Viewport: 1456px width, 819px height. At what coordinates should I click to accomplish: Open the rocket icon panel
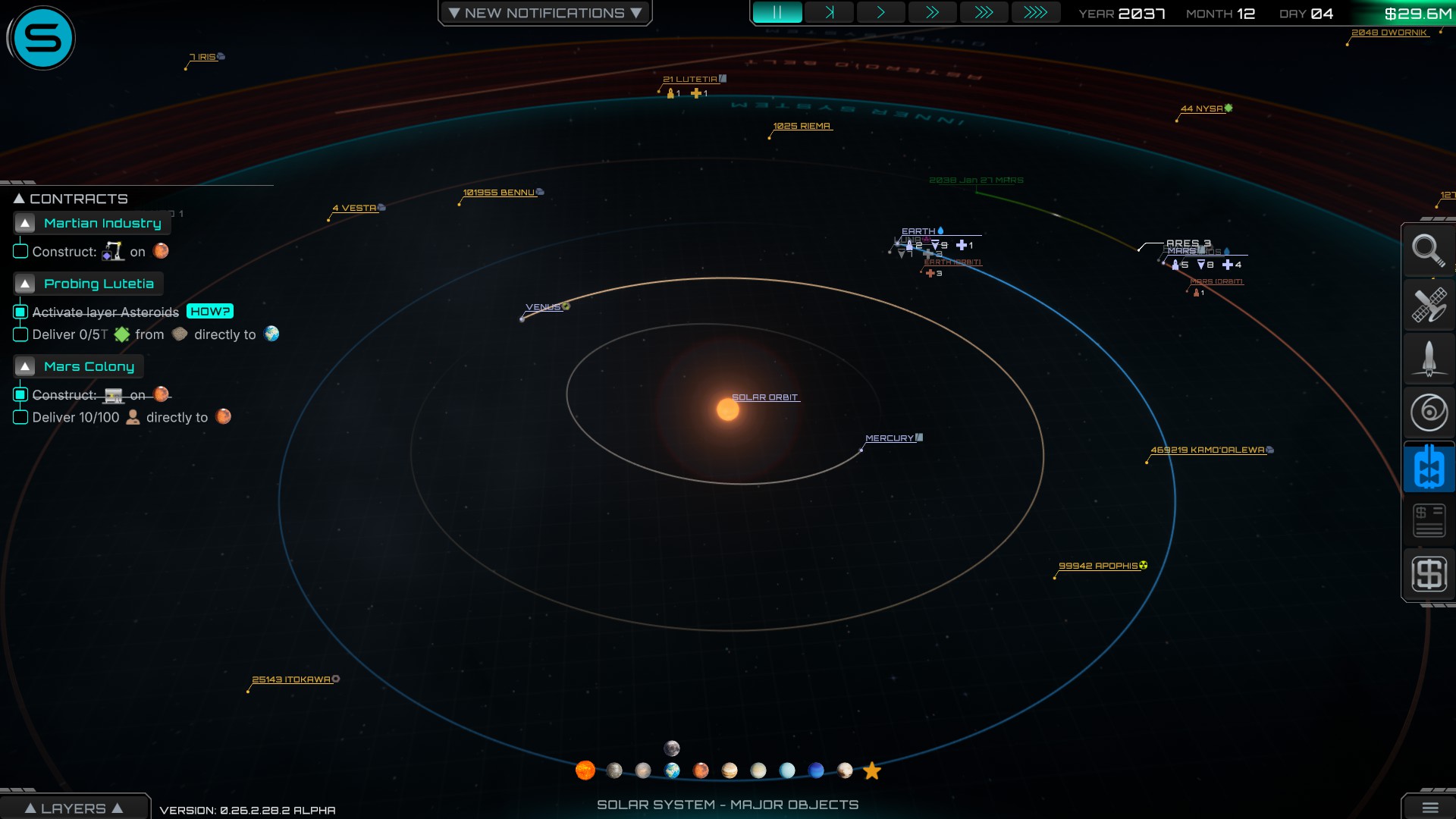coord(1428,358)
